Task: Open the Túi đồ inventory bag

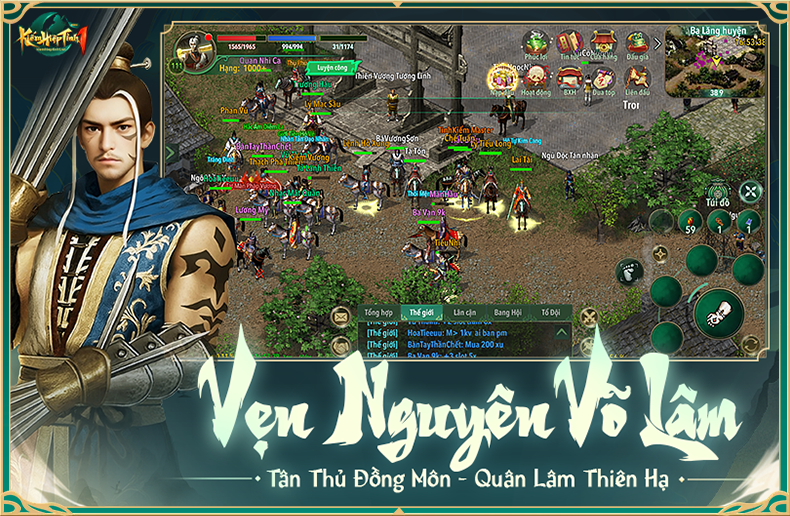Action: [x=716, y=191]
